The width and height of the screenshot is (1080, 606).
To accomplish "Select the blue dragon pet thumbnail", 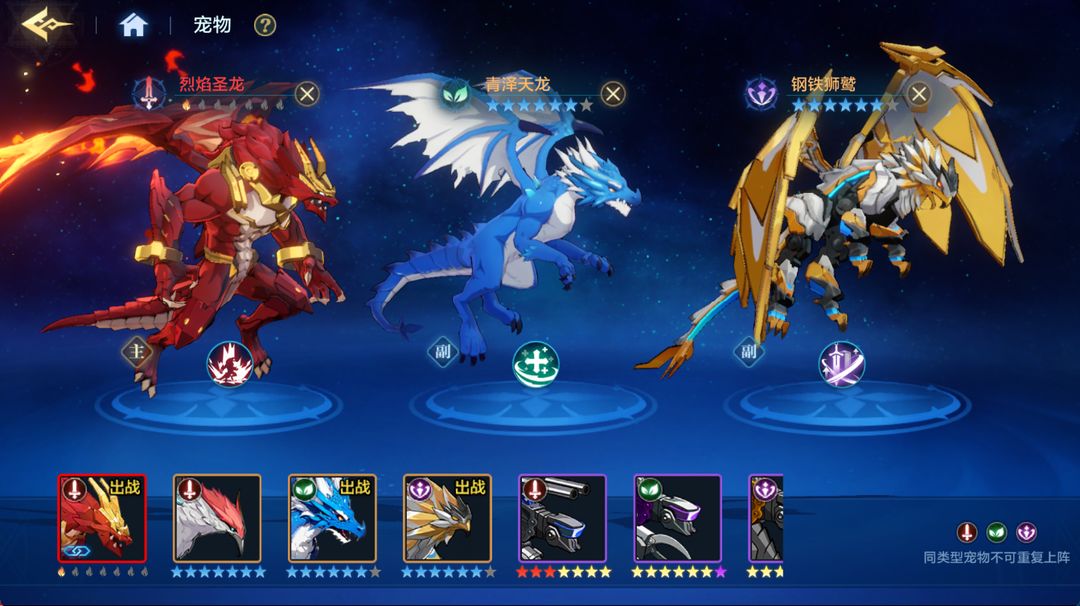I will (x=332, y=518).
